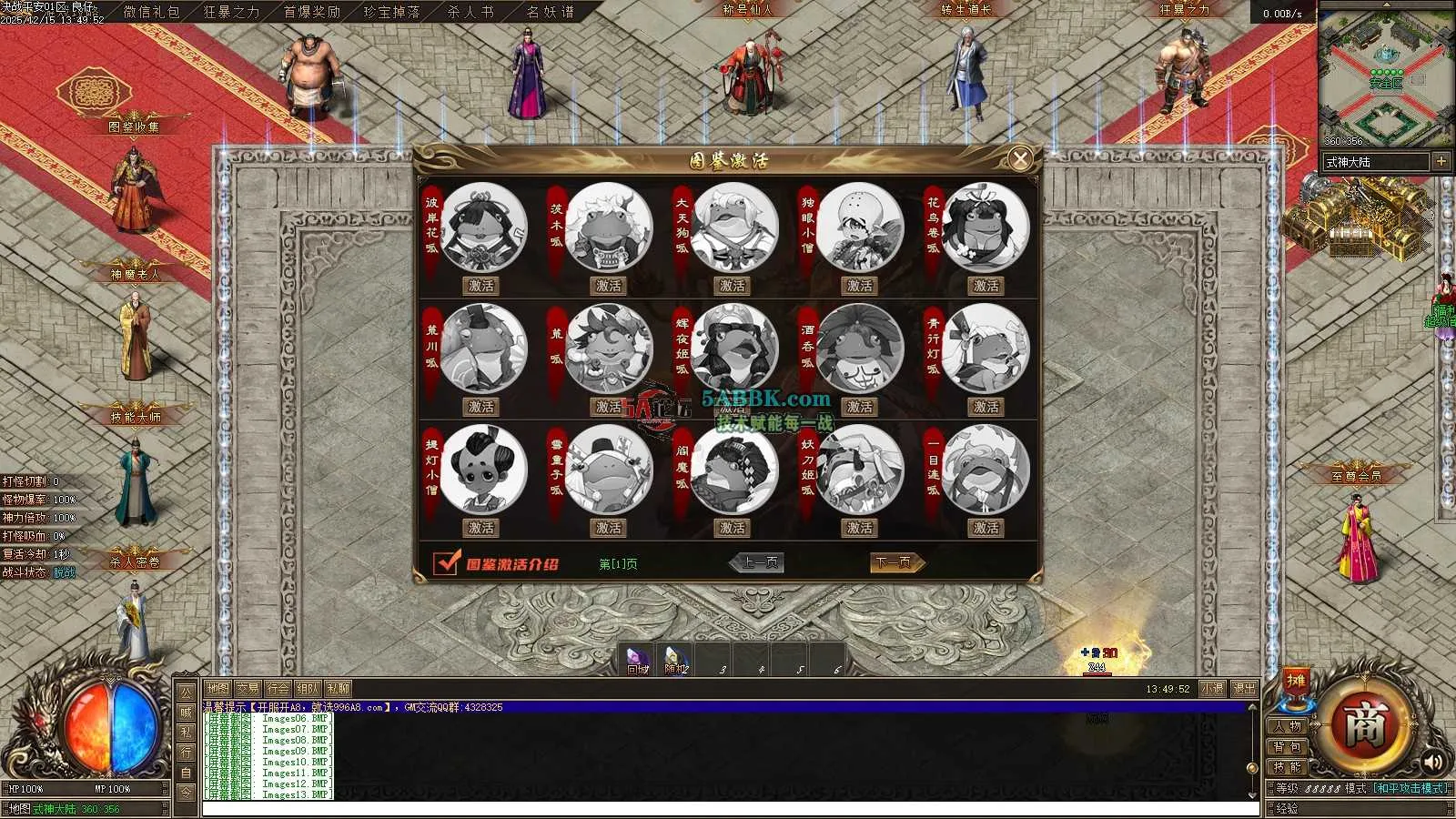Open the minimap in the corner
1456x819 pixels.
point(1385,75)
